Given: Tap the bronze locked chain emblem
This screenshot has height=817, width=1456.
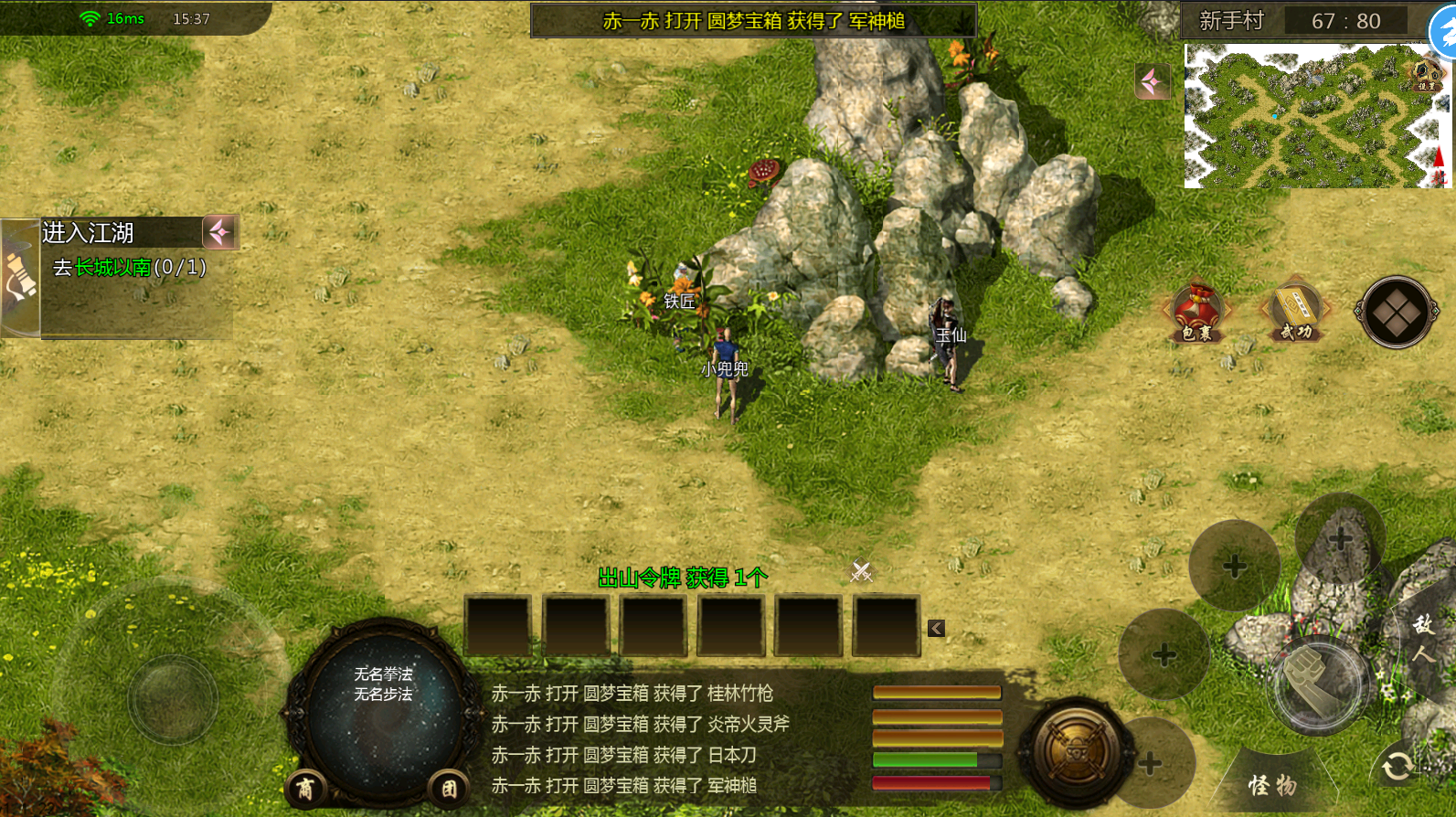Looking at the screenshot, I should click(x=1077, y=752).
